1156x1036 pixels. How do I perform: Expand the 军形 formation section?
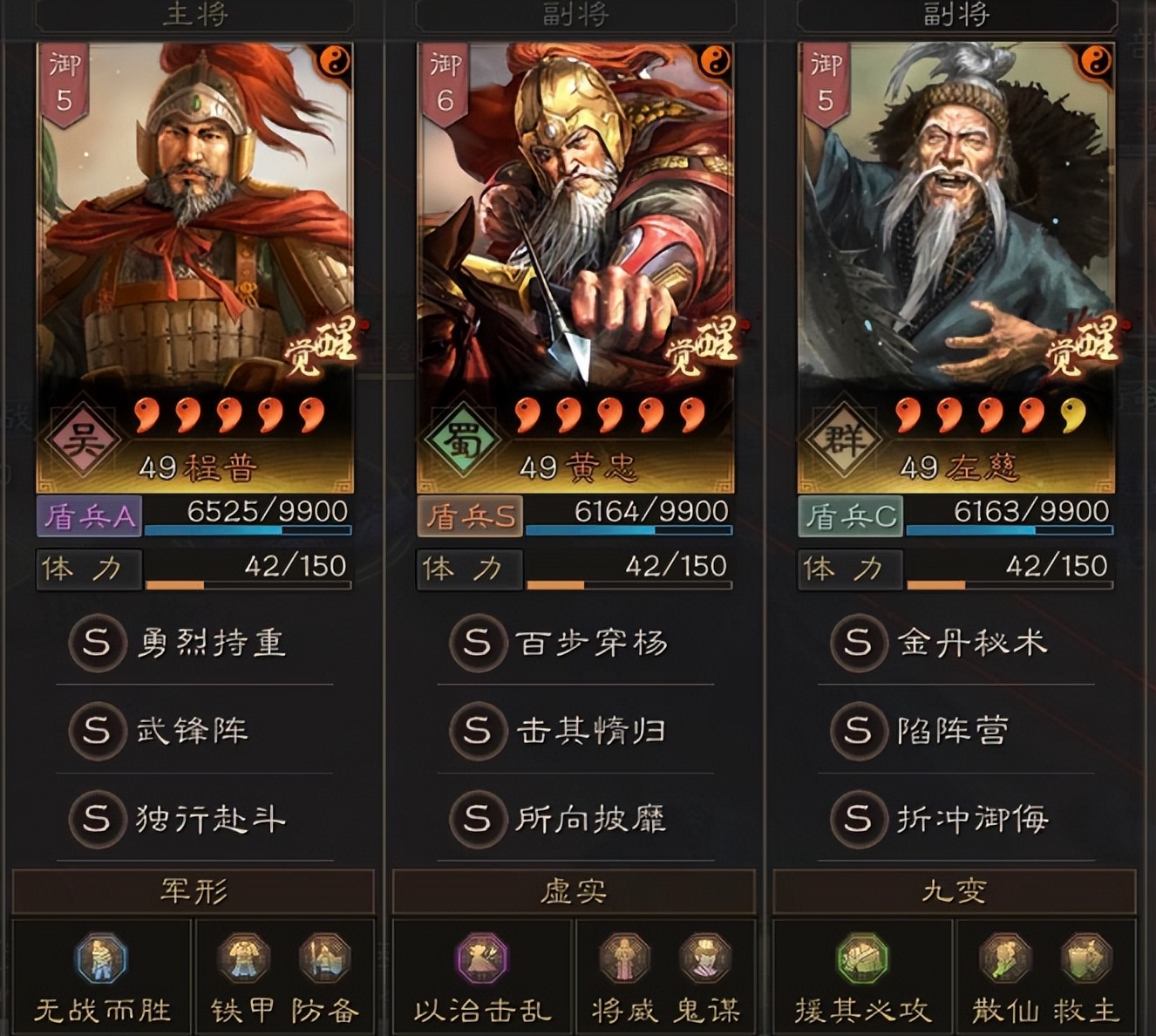click(x=194, y=891)
